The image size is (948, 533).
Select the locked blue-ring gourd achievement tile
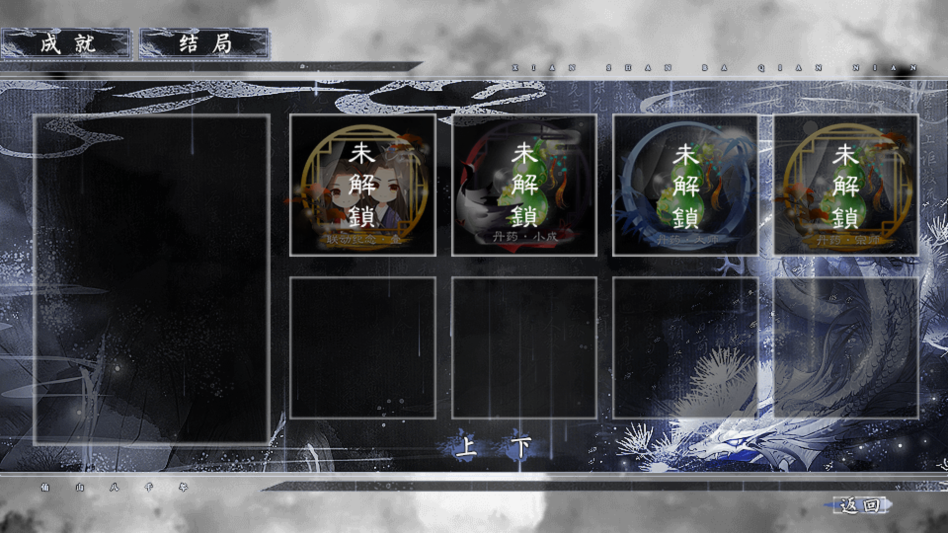click(x=685, y=184)
